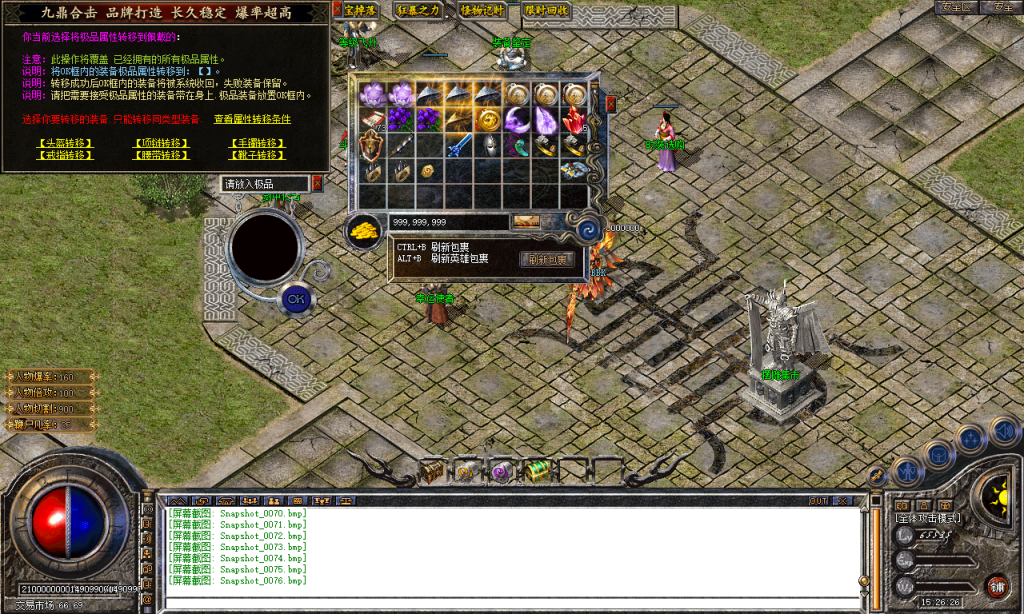Screen dimensions: 1024x614
Task: Choose the 靴子转移 boots transfer option
Action: [257, 155]
